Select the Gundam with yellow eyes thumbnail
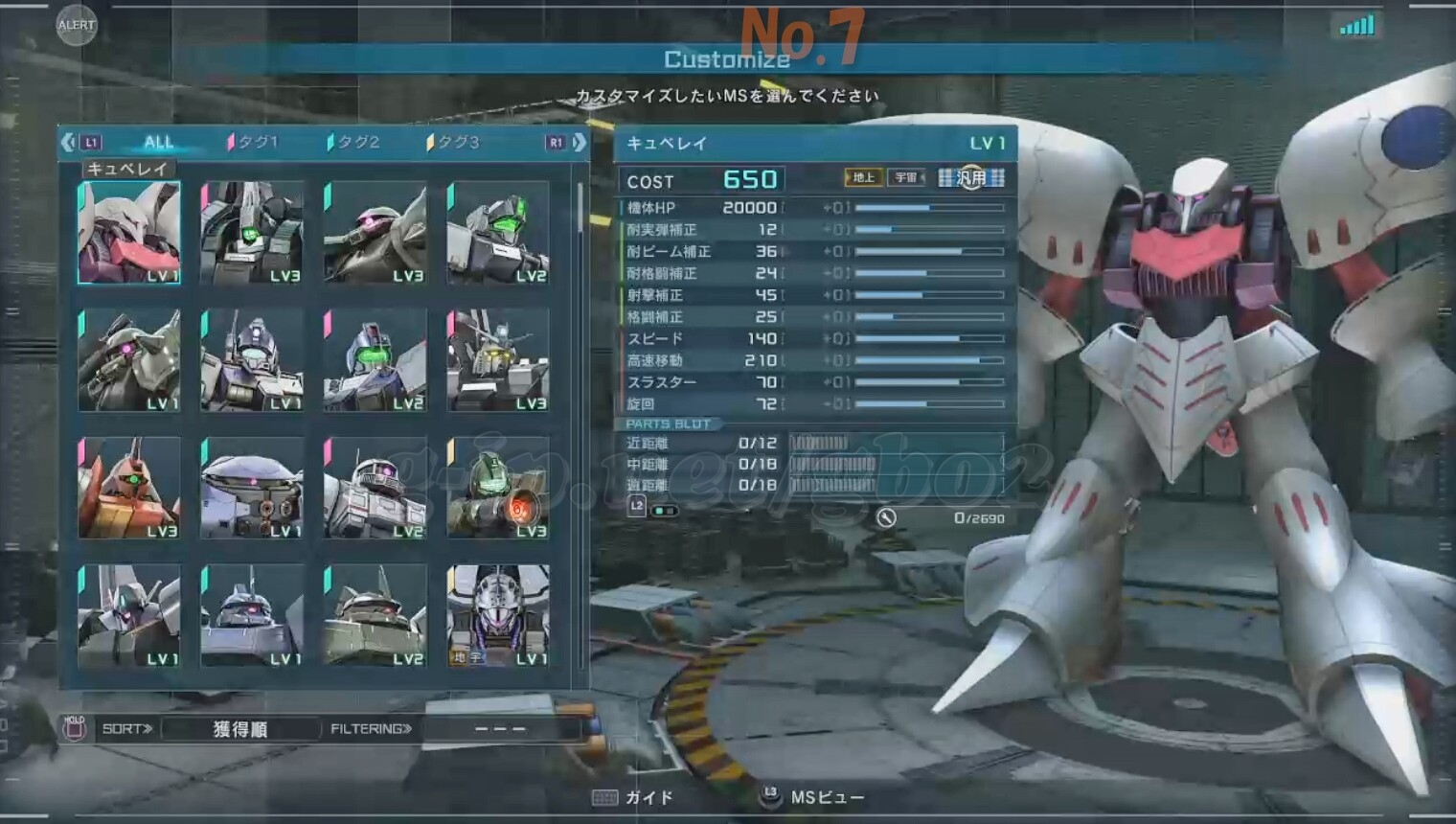 (x=498, y=360)
